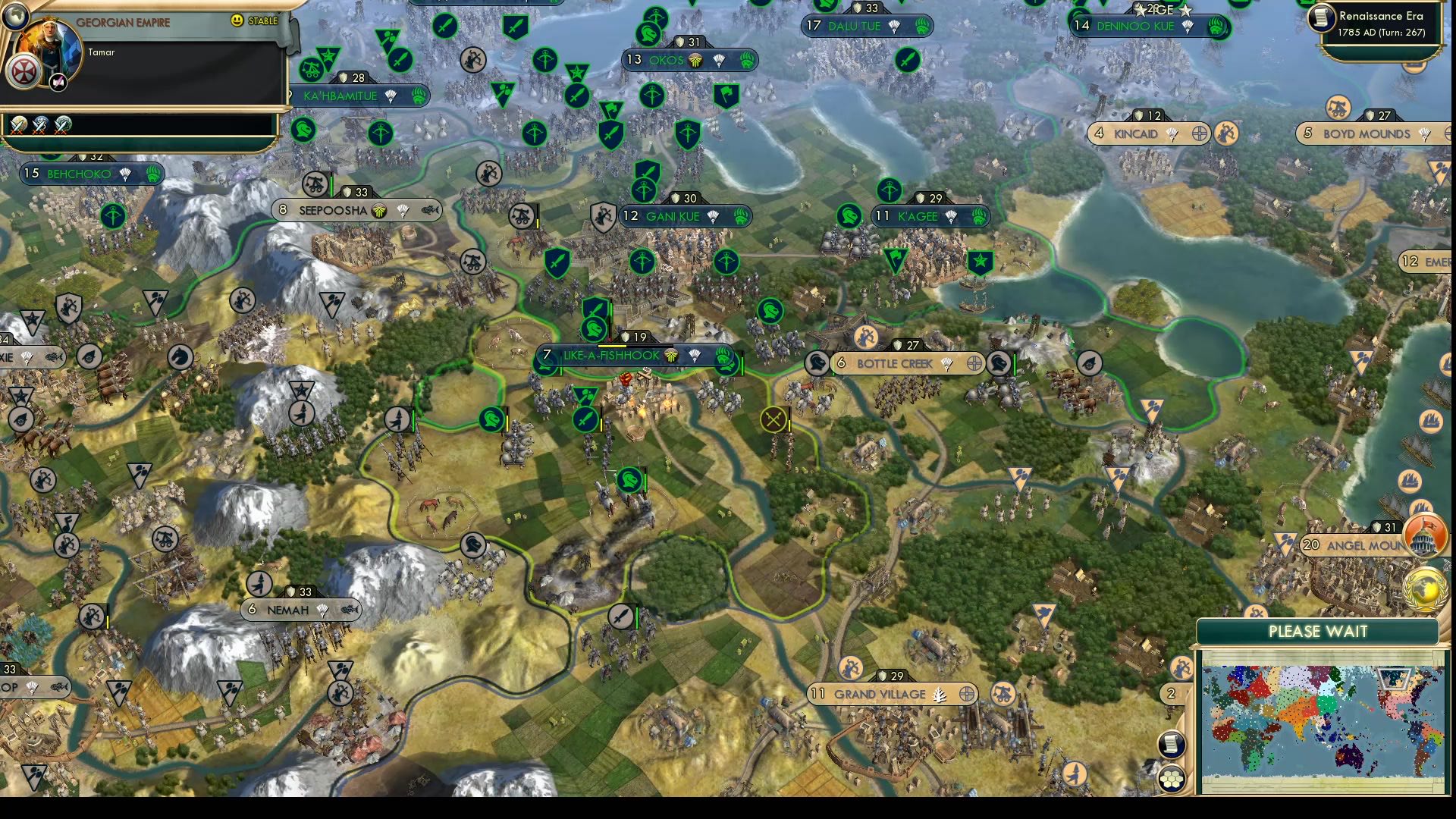Toggle strategic view using the top-left globe
The height and width of the screenshot is (819, 1456).
(x=17, y=17)
